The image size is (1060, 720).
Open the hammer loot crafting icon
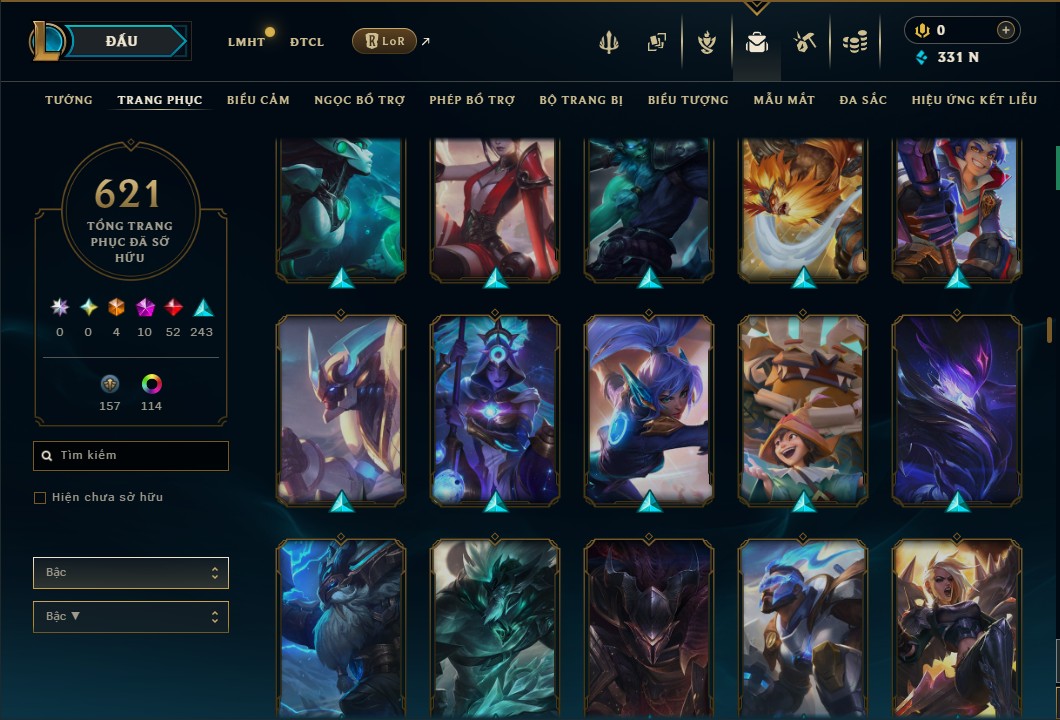click(806, 42)
